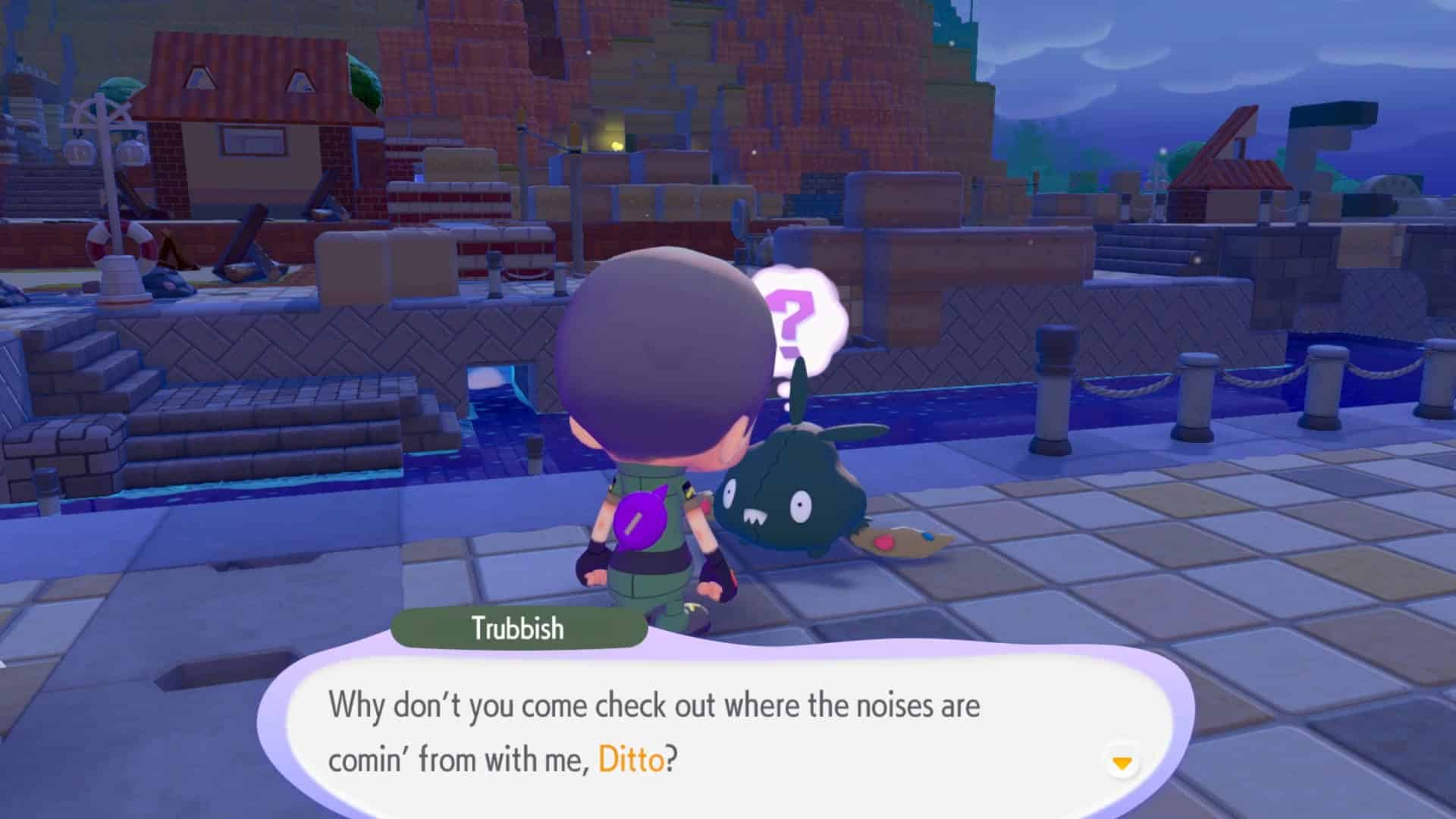Advance dialogue with the orange arrow
The image size is (1456, 819).
(1122, 762)
